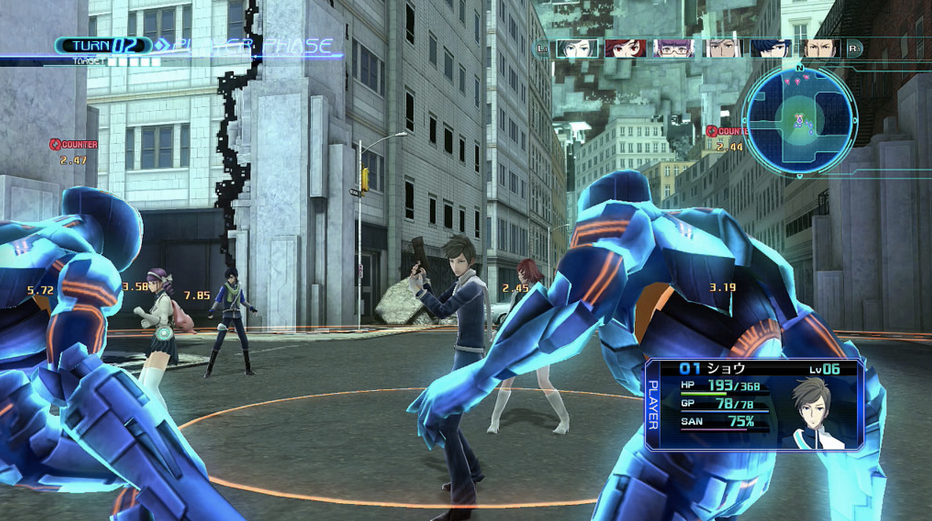
Task: Select the gray-haired character portrait
Action: point(723,48)
